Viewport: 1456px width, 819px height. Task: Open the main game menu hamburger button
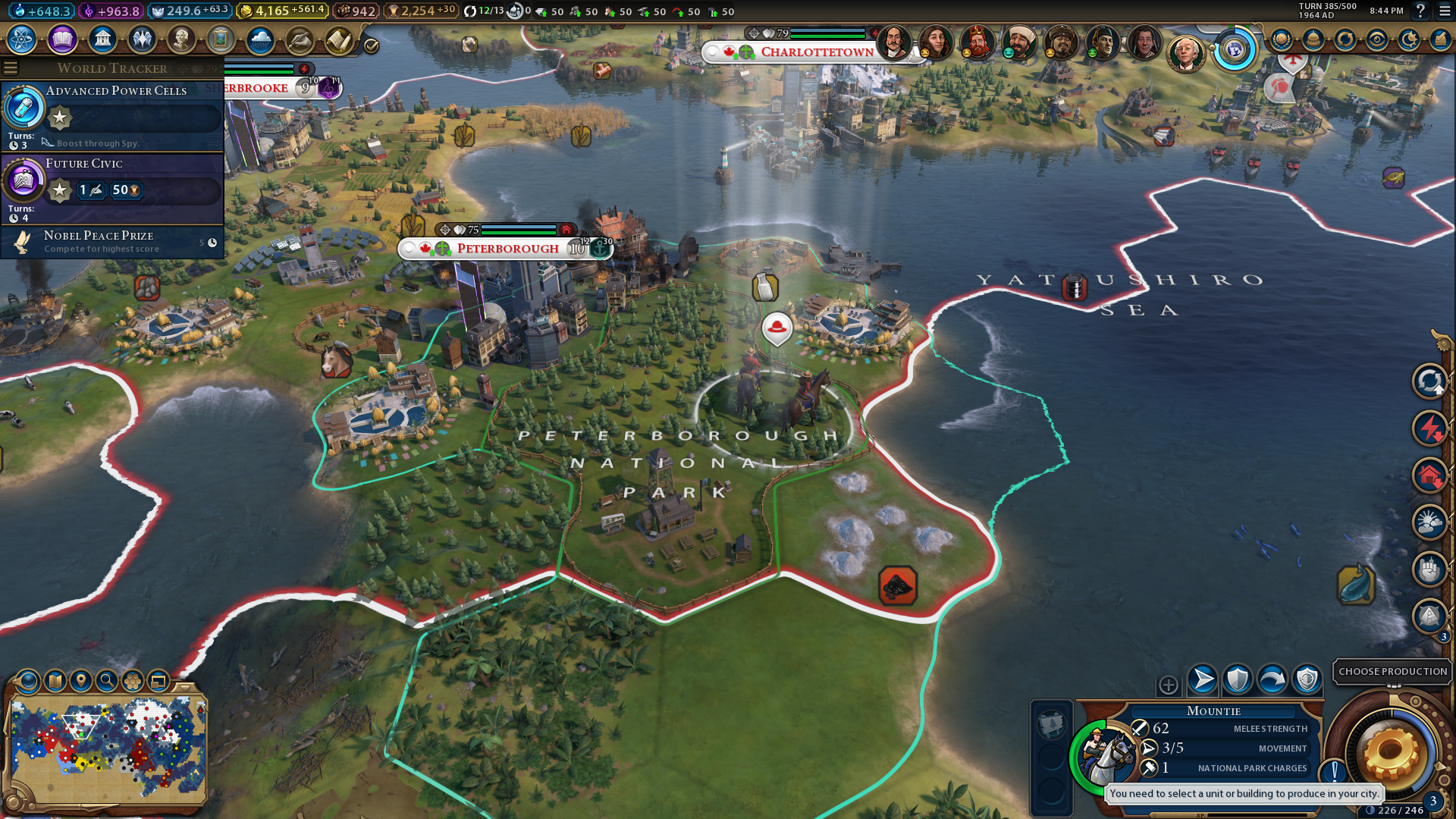point(1445,11)
